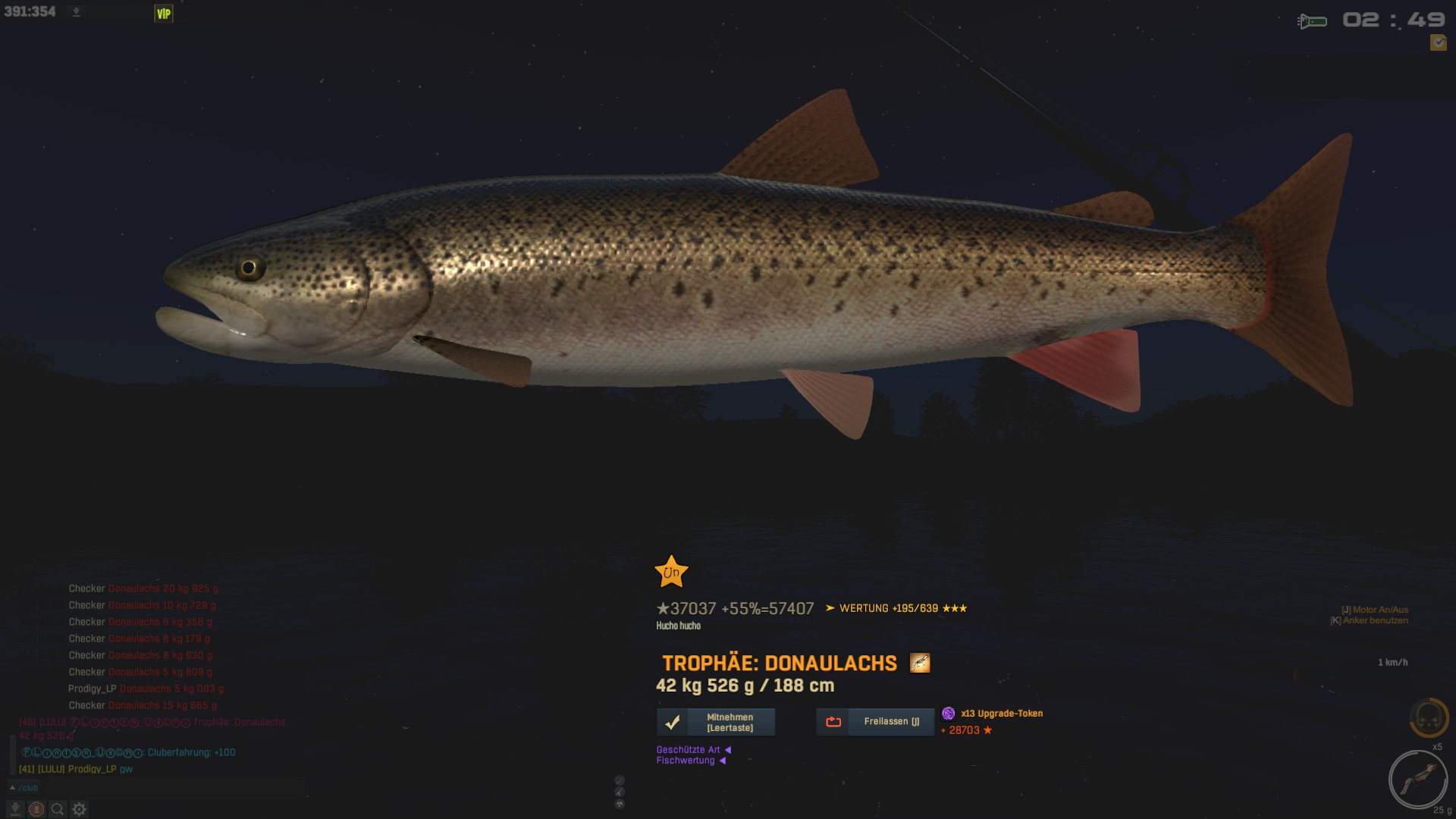Expand the Fischwertung details
The height and width of the screenshot is (819, 1456).
click(690, 761)
